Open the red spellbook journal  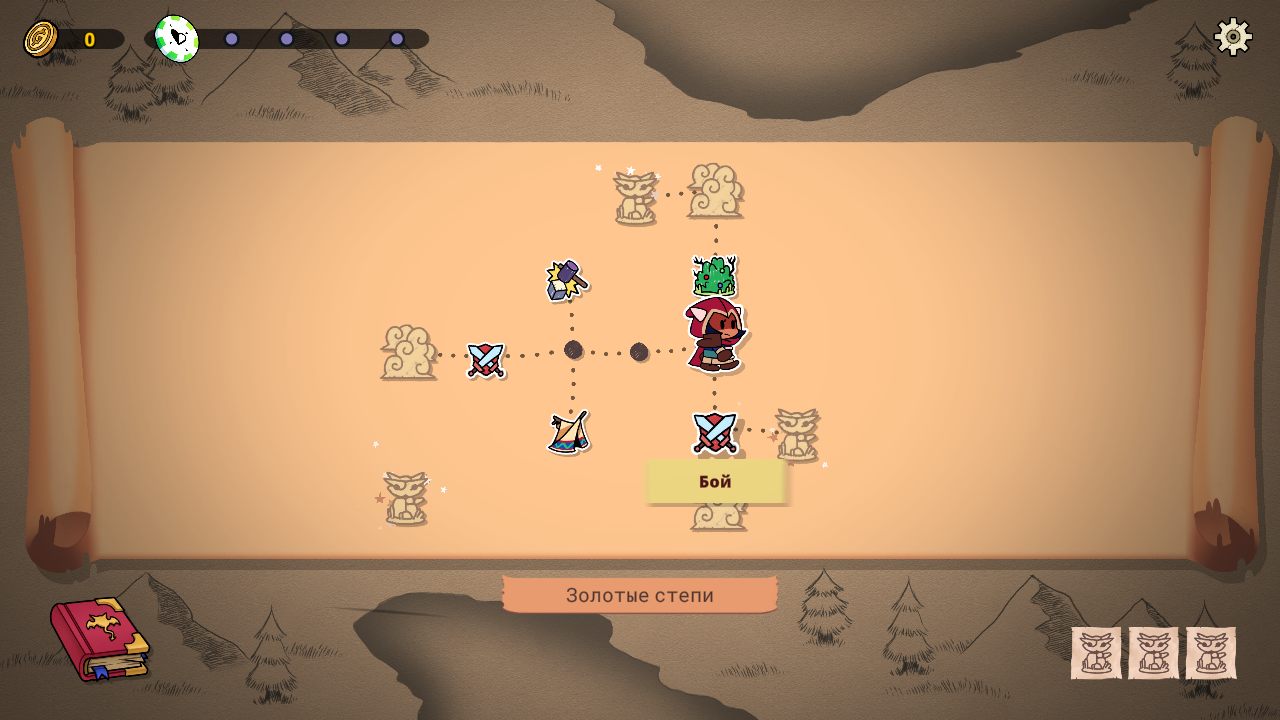click(99, 638)
